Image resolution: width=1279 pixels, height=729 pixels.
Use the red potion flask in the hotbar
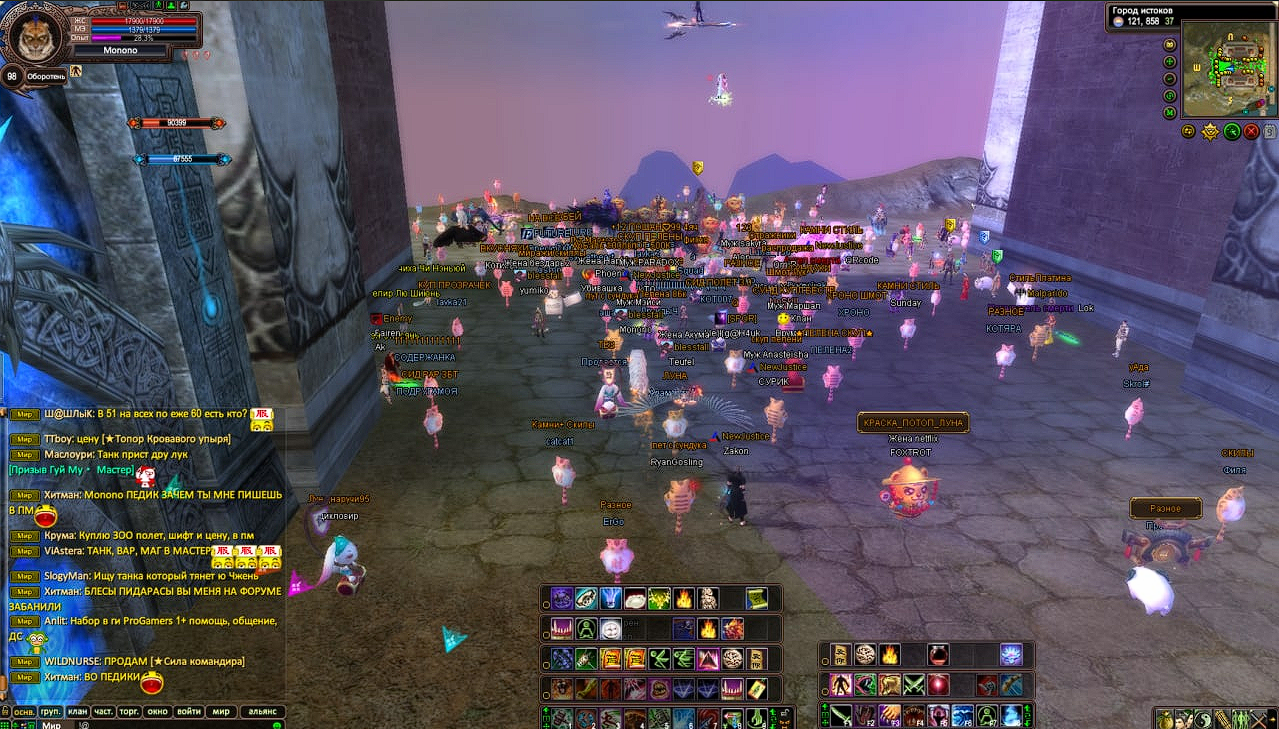(x=938, y=655)
